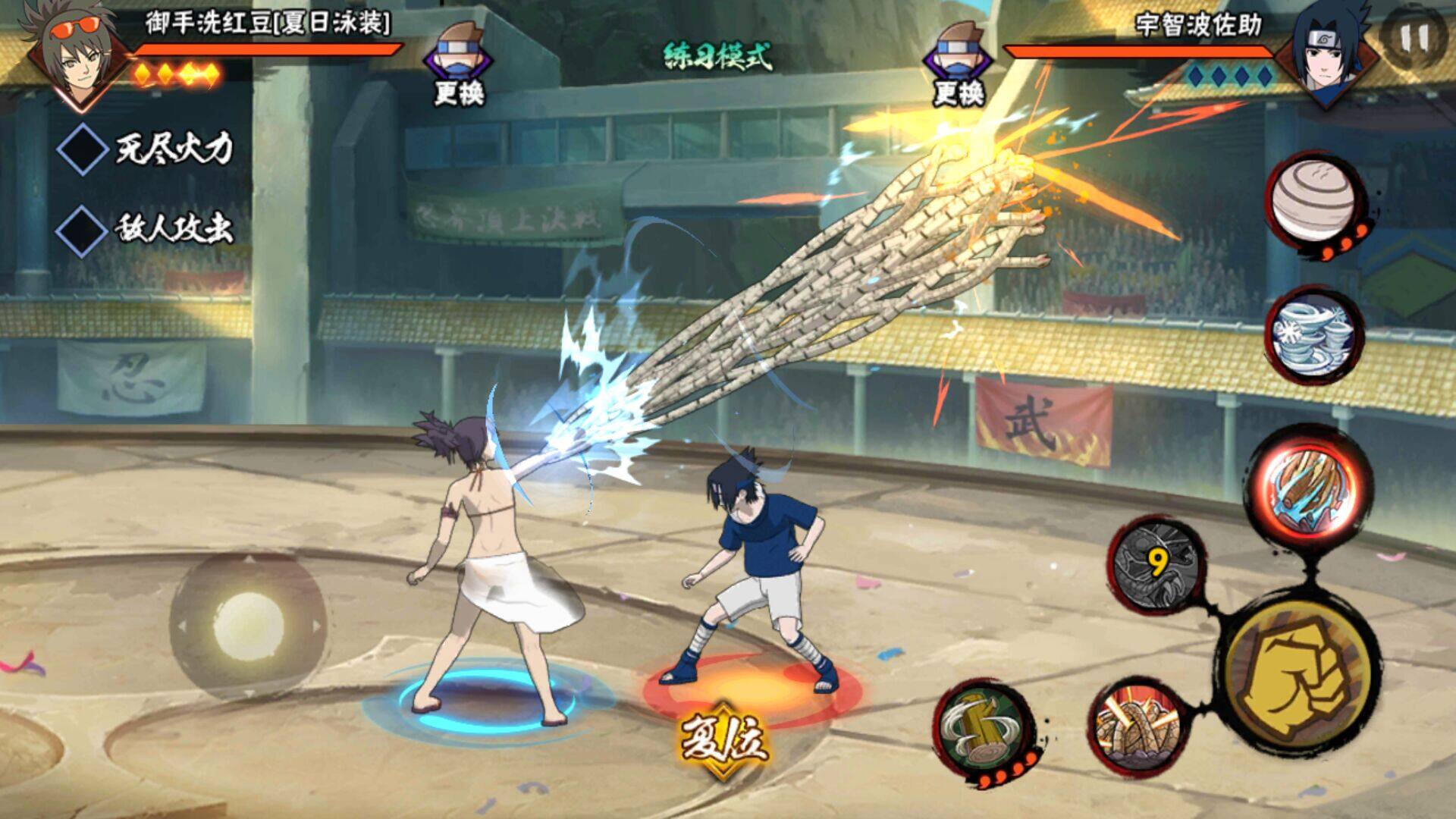Toggle the 敌人攻击 option
Viewport: 1456px width, 819px height.
83,229
